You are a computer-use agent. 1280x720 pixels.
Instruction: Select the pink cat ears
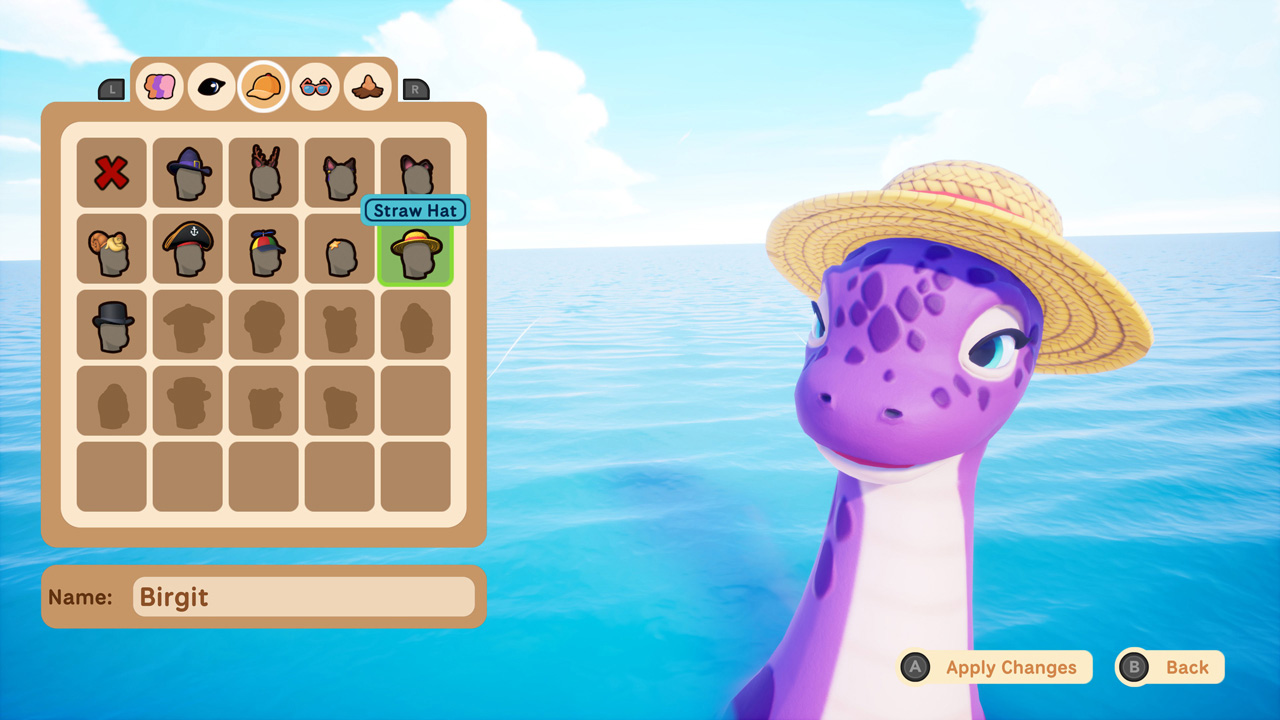(x=415, y=172)
